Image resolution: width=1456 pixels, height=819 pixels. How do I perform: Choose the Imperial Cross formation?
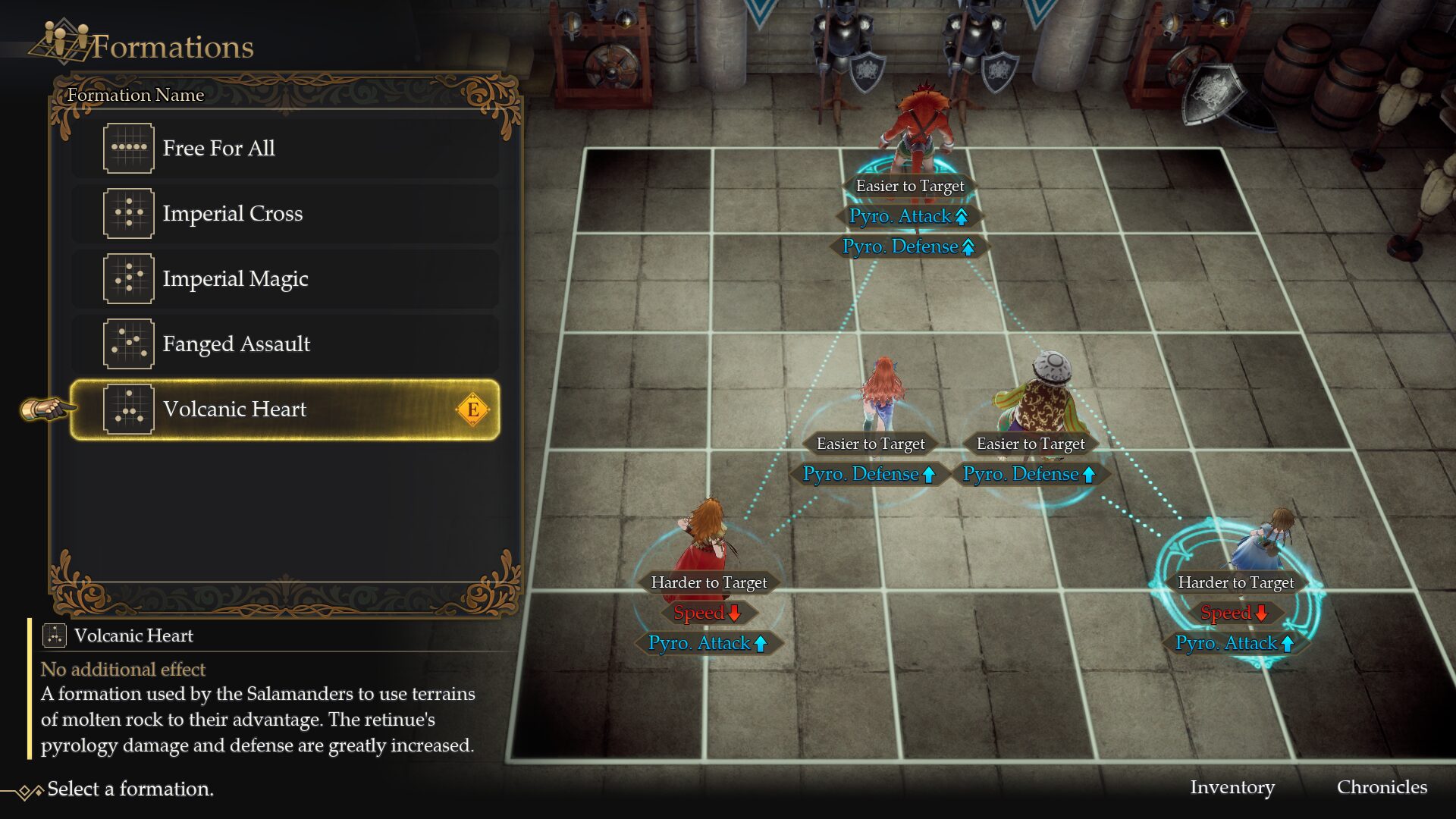(x=284, y=214)
